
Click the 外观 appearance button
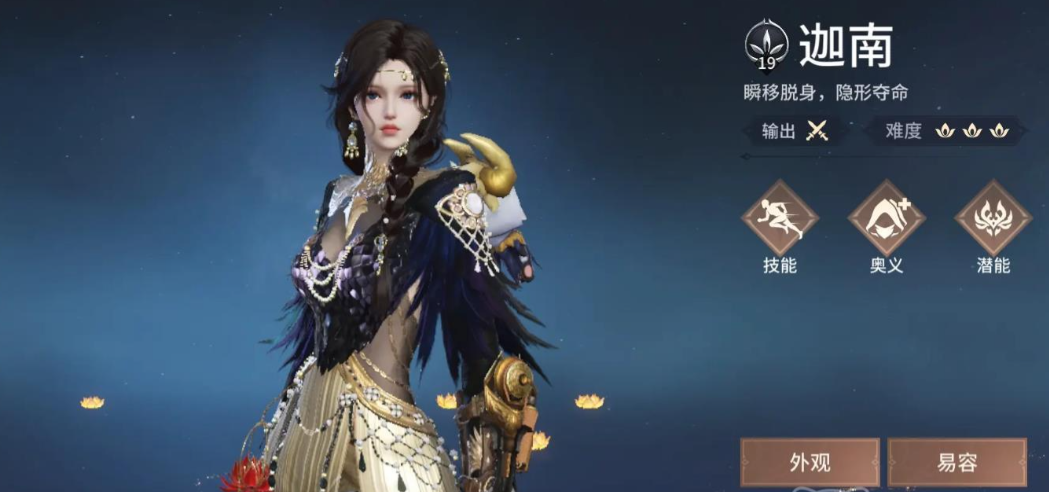point(810,463)
